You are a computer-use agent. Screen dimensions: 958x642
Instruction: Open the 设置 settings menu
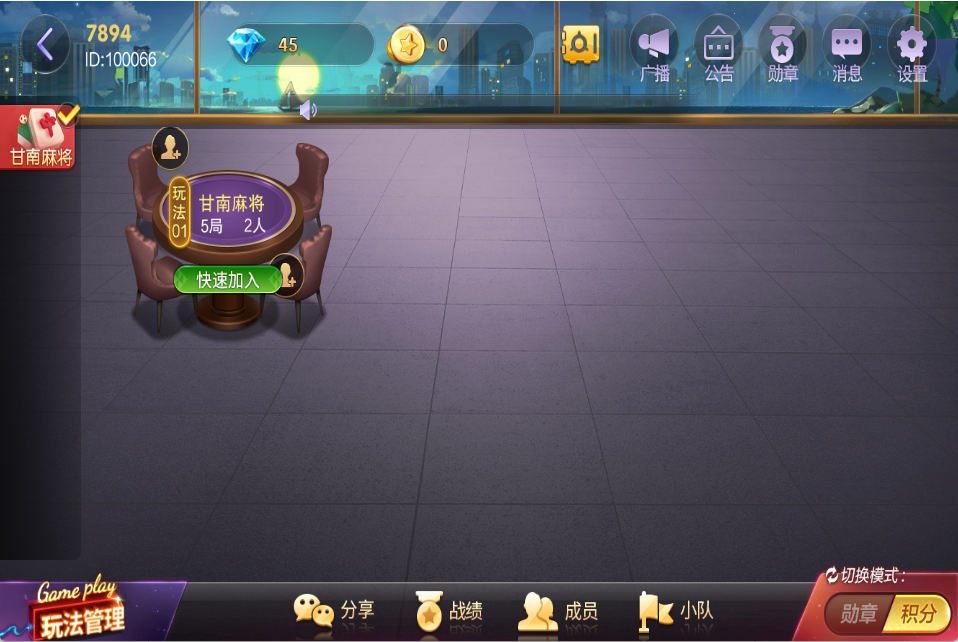(911, 49)
